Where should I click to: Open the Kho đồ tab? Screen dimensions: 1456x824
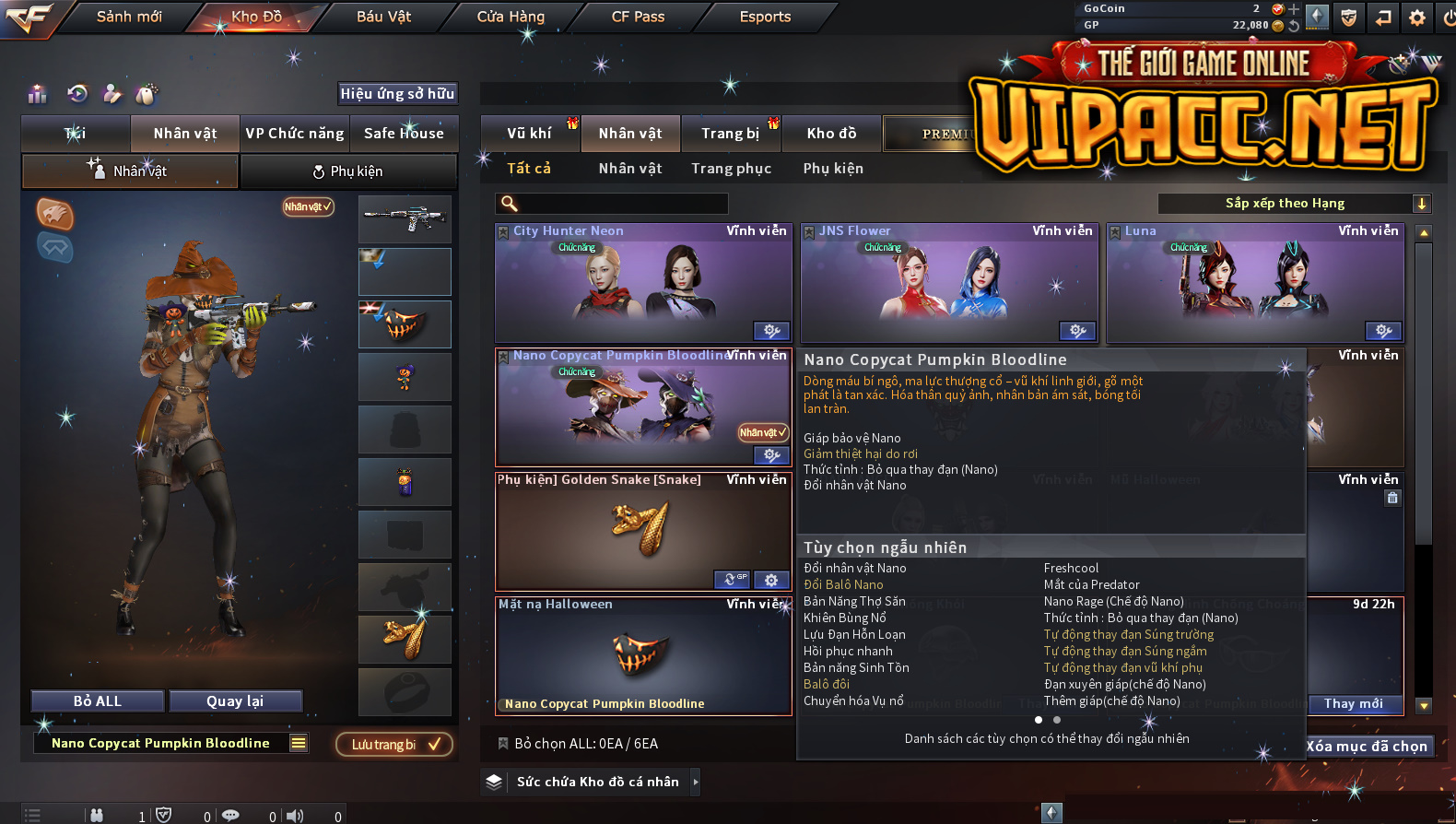coord(831,134)
